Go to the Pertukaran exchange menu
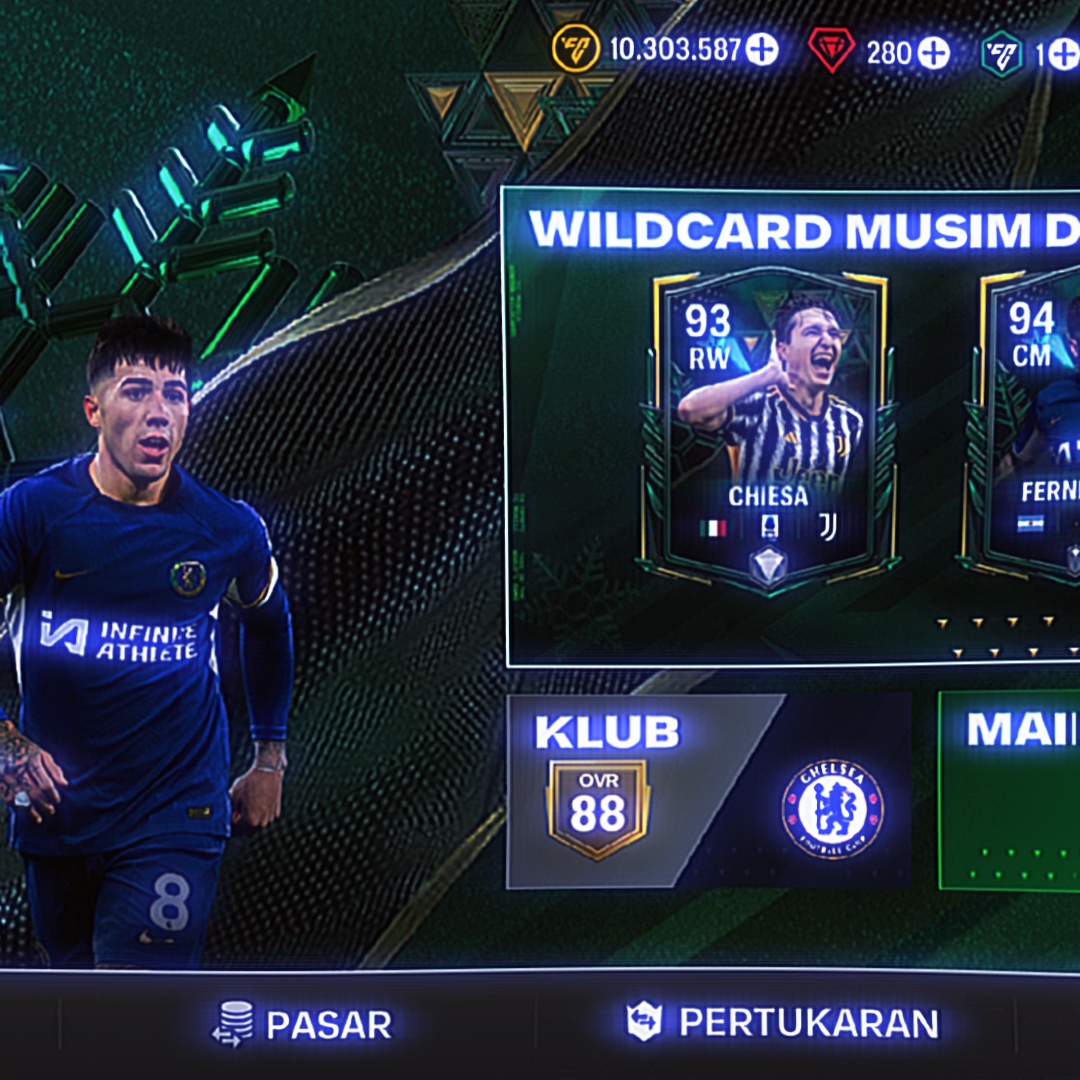Viewport: 1080px width, 1080px height. 783,1022
